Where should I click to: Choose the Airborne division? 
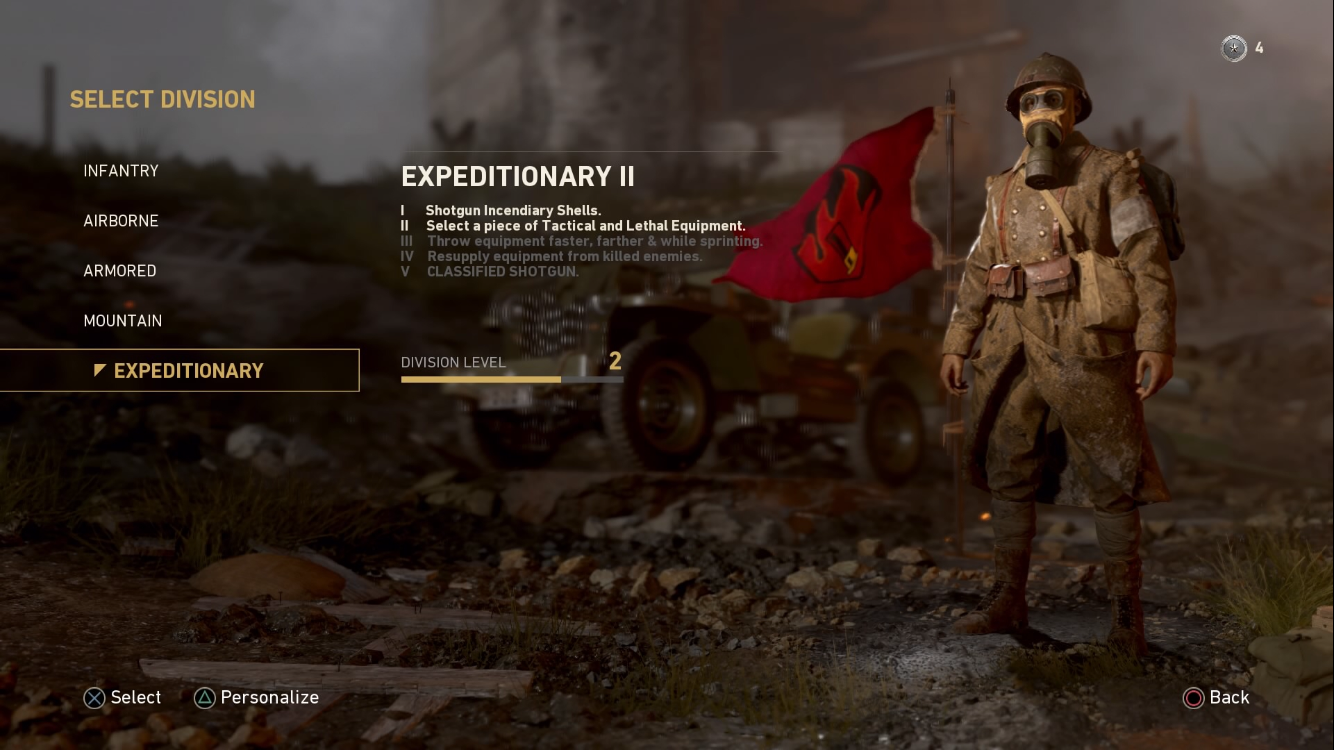point(121,221)
